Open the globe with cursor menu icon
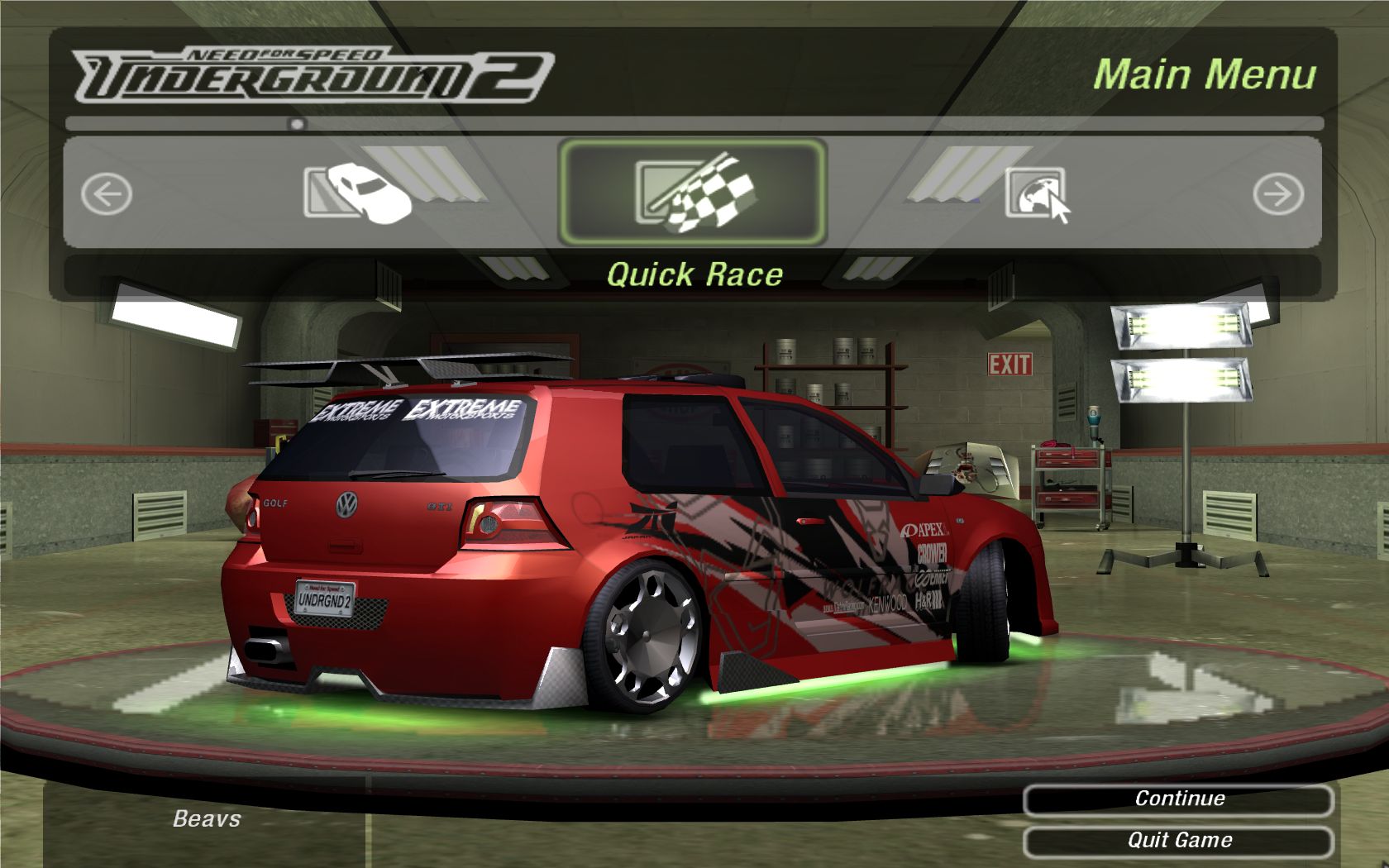The height and width of the screenshot is (868, 1389). click(x=1037, y=194)
